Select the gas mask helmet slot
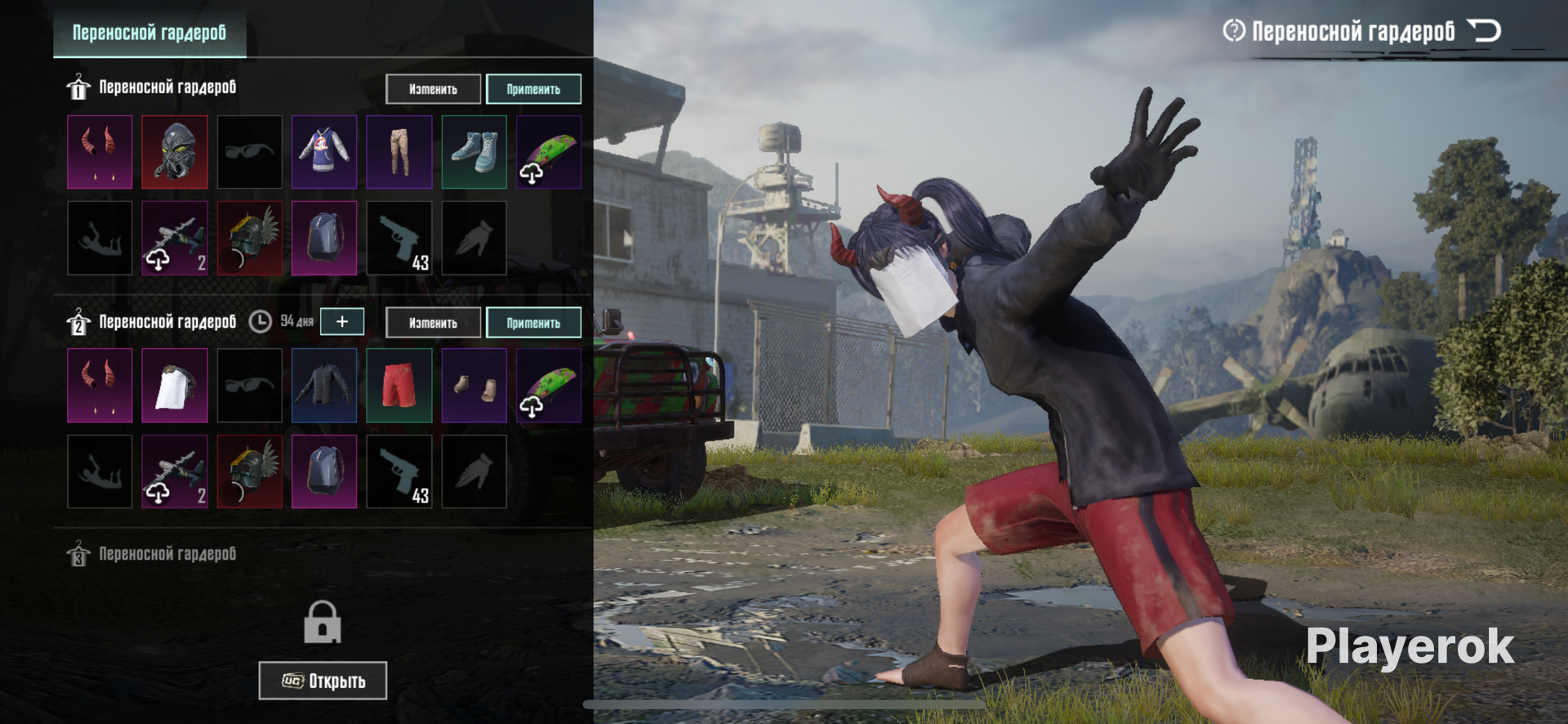The width and height of the screenshot is (1568, 724). point(175,152)
